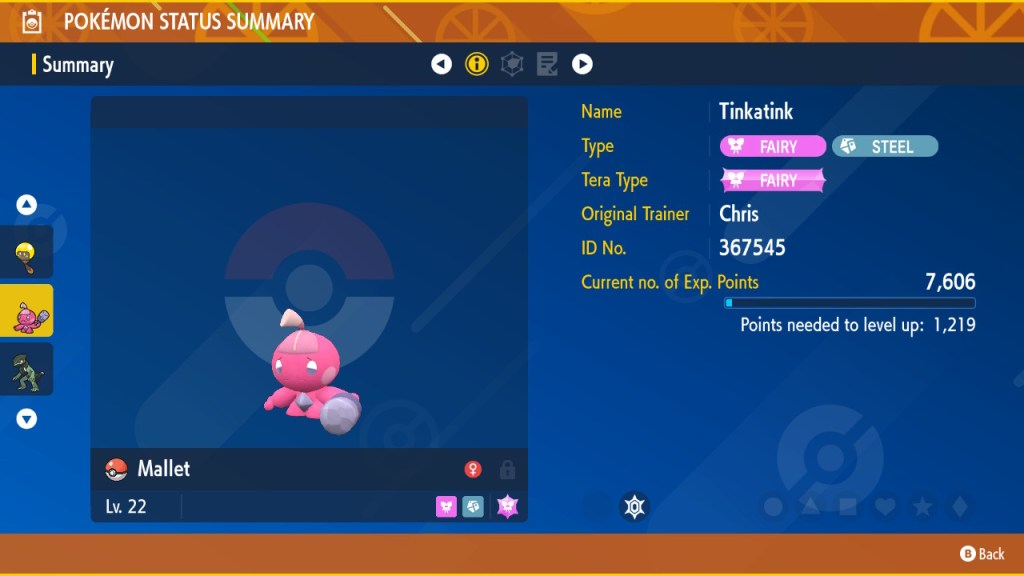The width and height of the screenshot is (1024, 576).
Task: Click the Fairy Tera Type badge
Action: [773, 181]
